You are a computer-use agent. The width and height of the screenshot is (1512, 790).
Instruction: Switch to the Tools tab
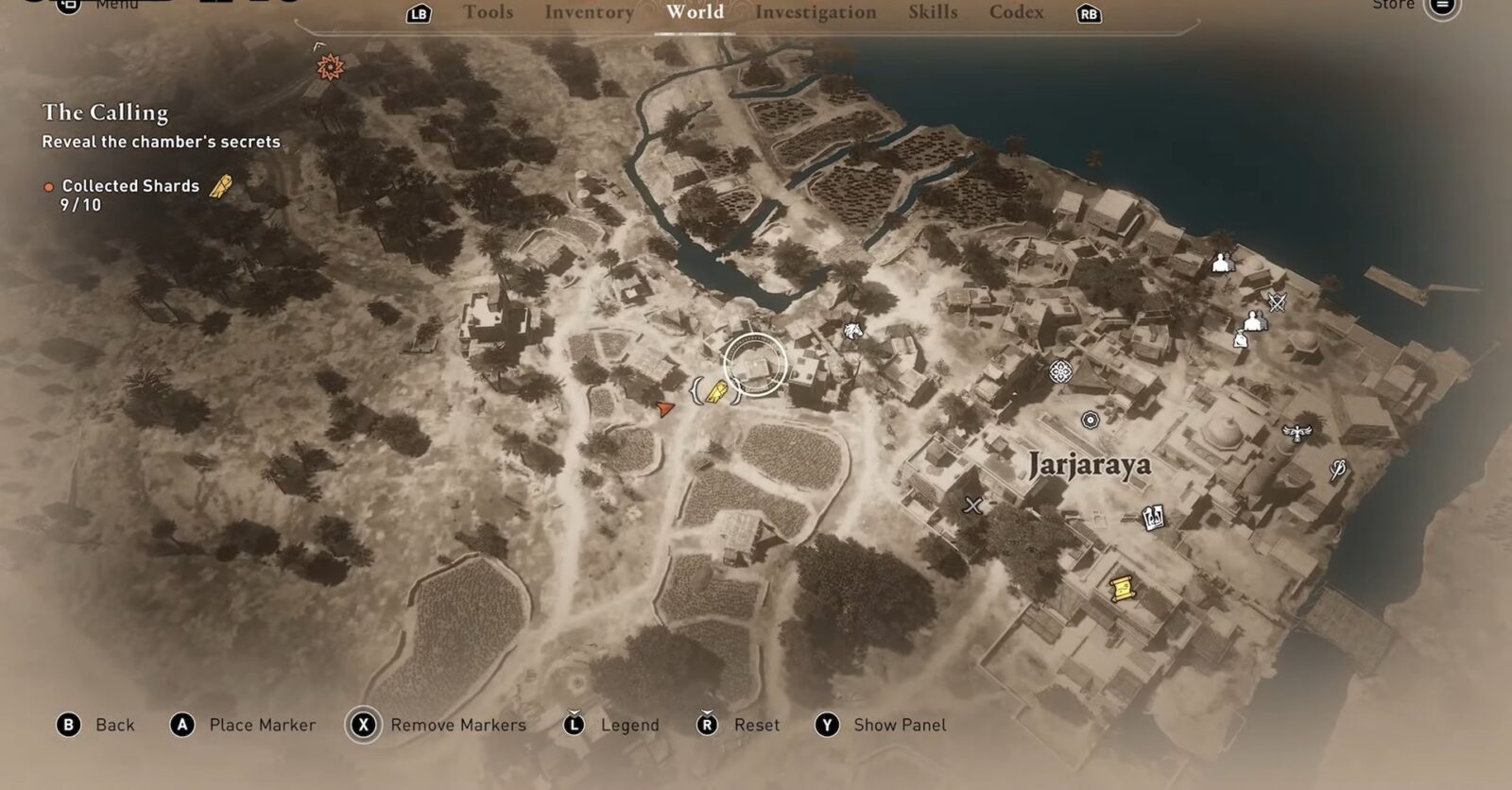488,12
